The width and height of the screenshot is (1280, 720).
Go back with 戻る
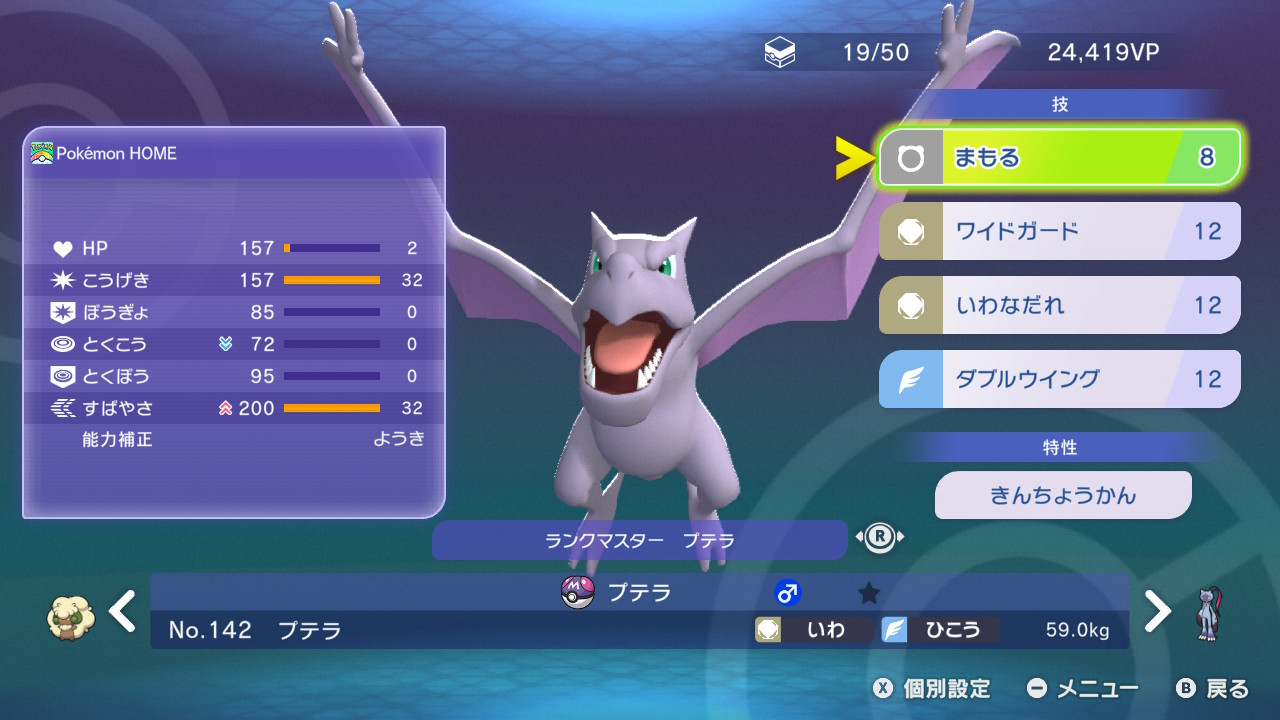tap(1213, 688)
